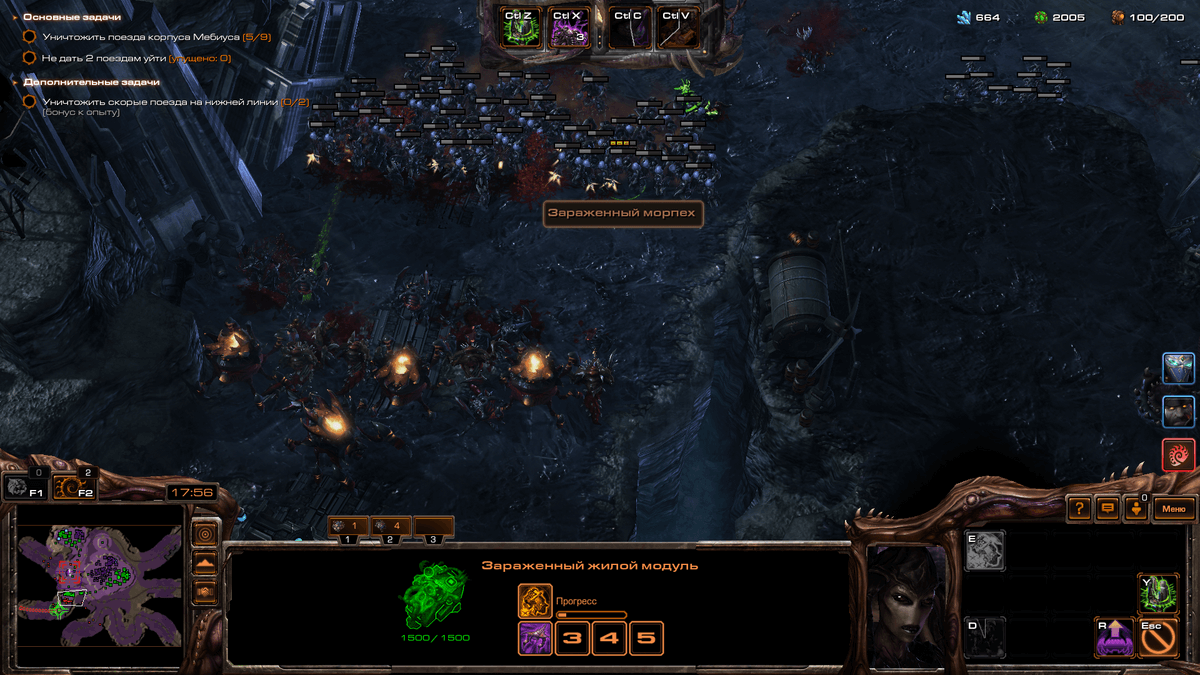
Task: Activate the purple Ctl X ability with 3 charges
Action: click(569, 28)
